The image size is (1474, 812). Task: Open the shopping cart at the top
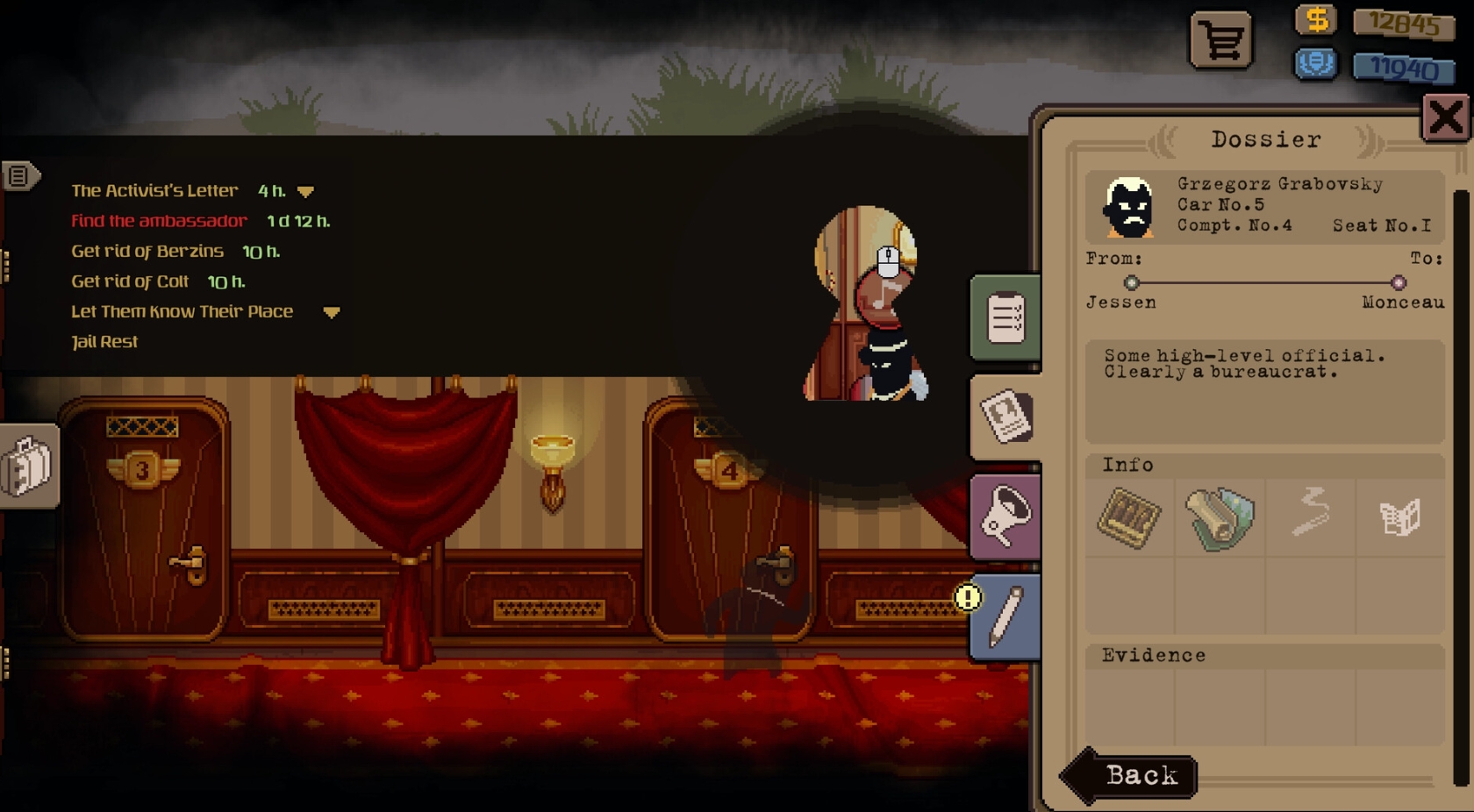pyautogui.click(x=1222, y=39)
